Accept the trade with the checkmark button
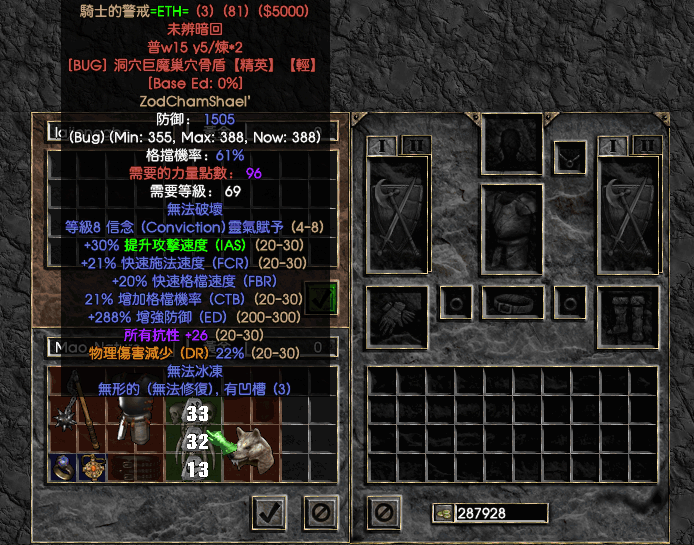Image resolution: width=694 pixels, height=545 pixels. pos(267,512)
